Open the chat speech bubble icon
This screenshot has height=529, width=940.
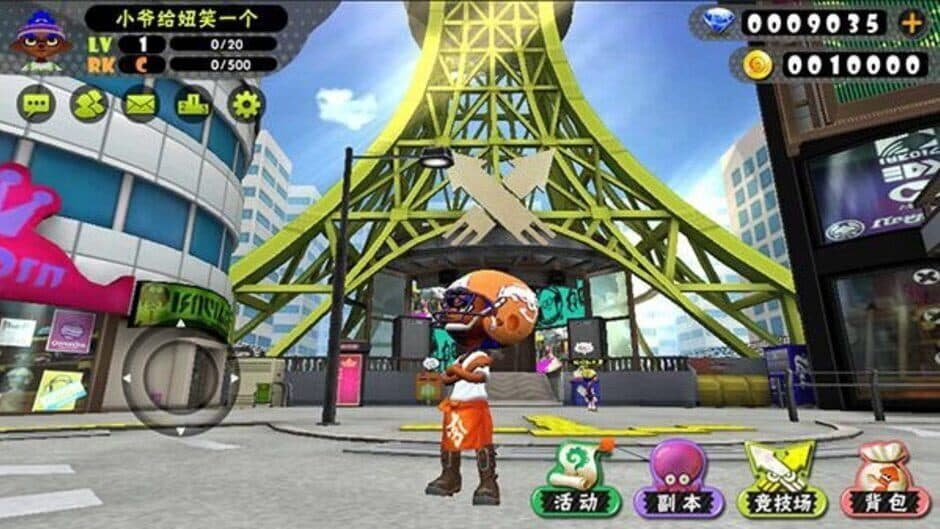36,103
